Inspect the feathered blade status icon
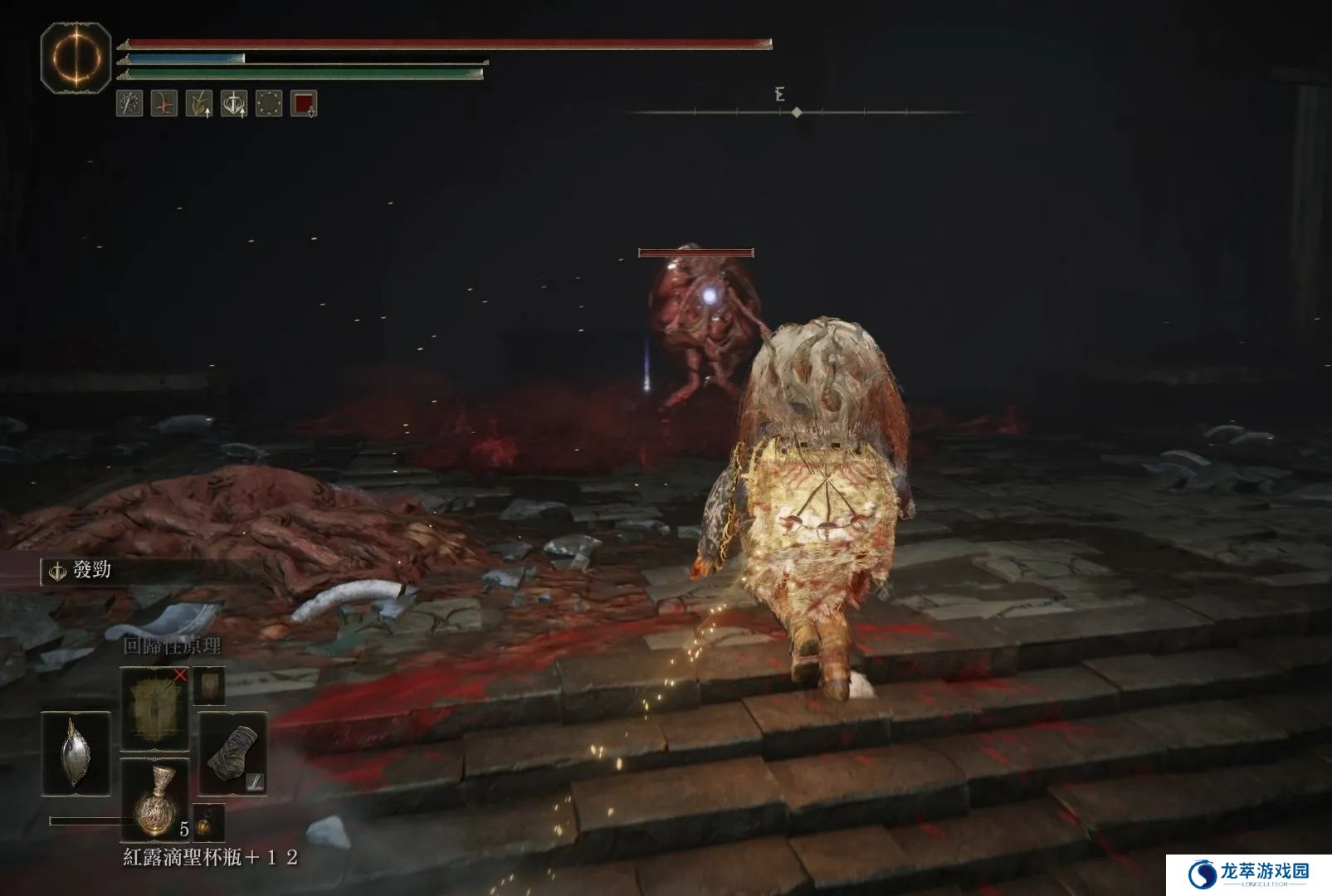The image size is (1332, 896). point(129,104)
